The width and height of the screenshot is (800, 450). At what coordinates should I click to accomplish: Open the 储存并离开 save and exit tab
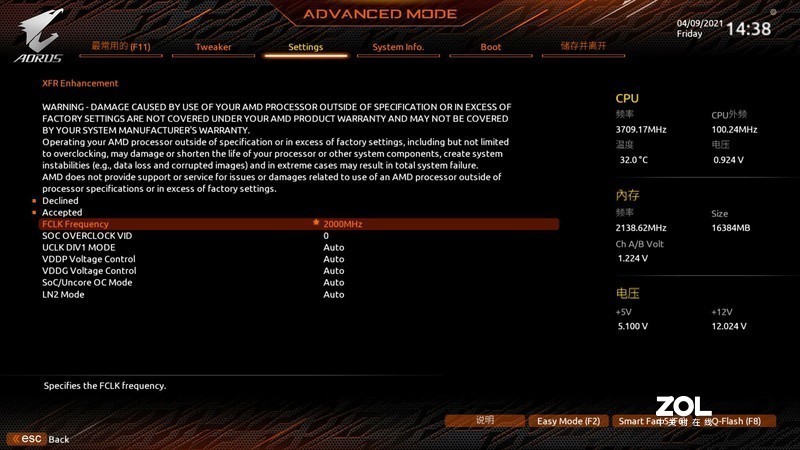tap(583, 47)
